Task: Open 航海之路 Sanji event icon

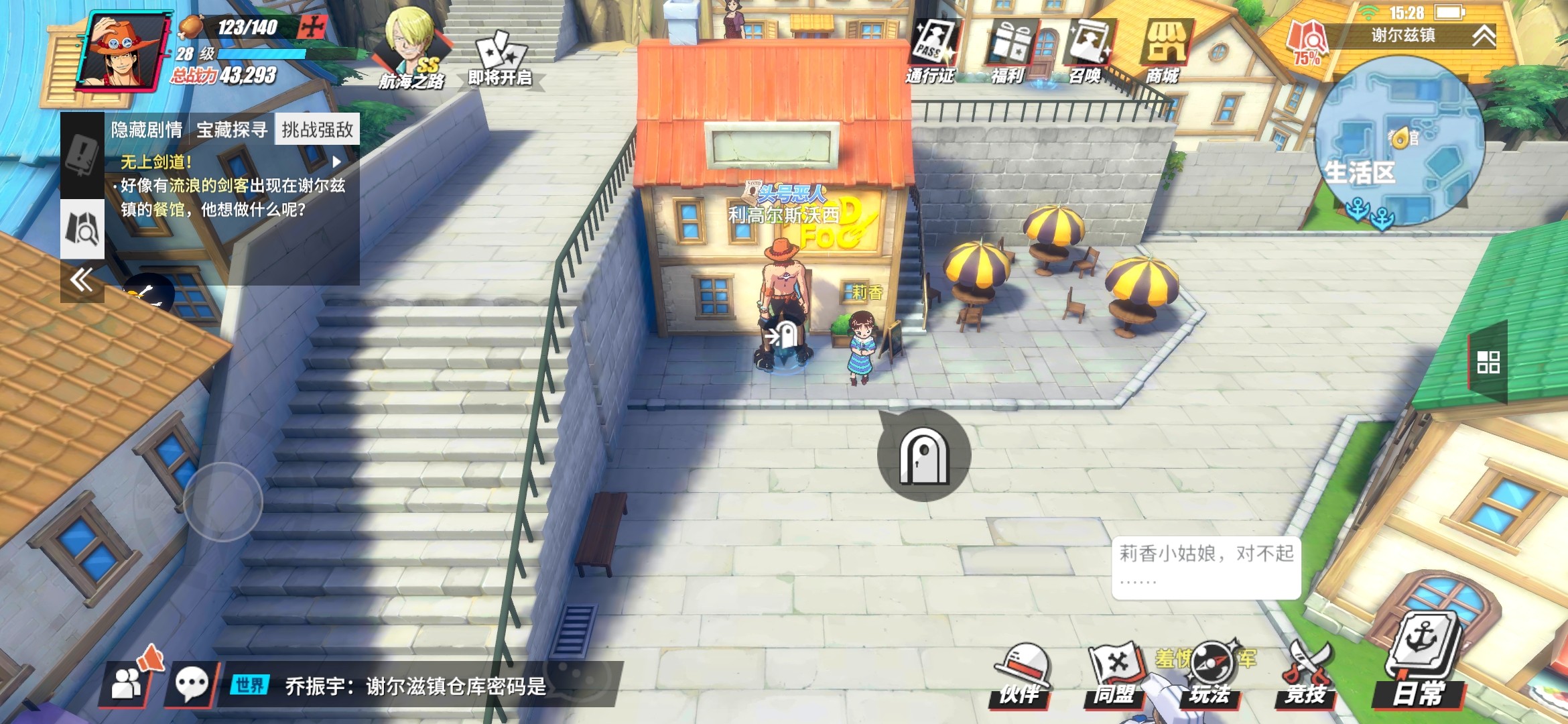Action: (x=411, y=50)
